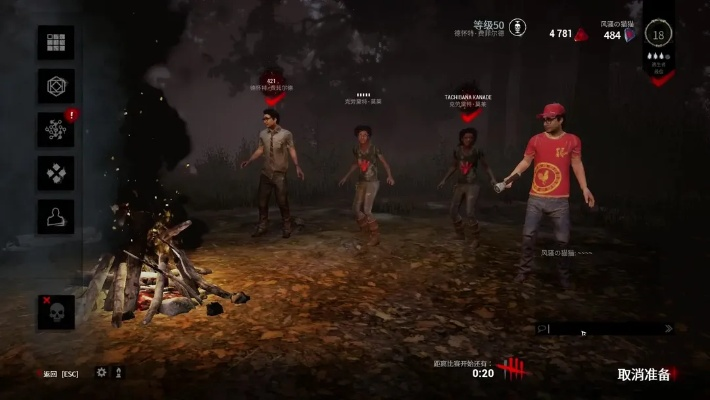Open the grid menu icon in sidebar

click(x=56, y=43)
